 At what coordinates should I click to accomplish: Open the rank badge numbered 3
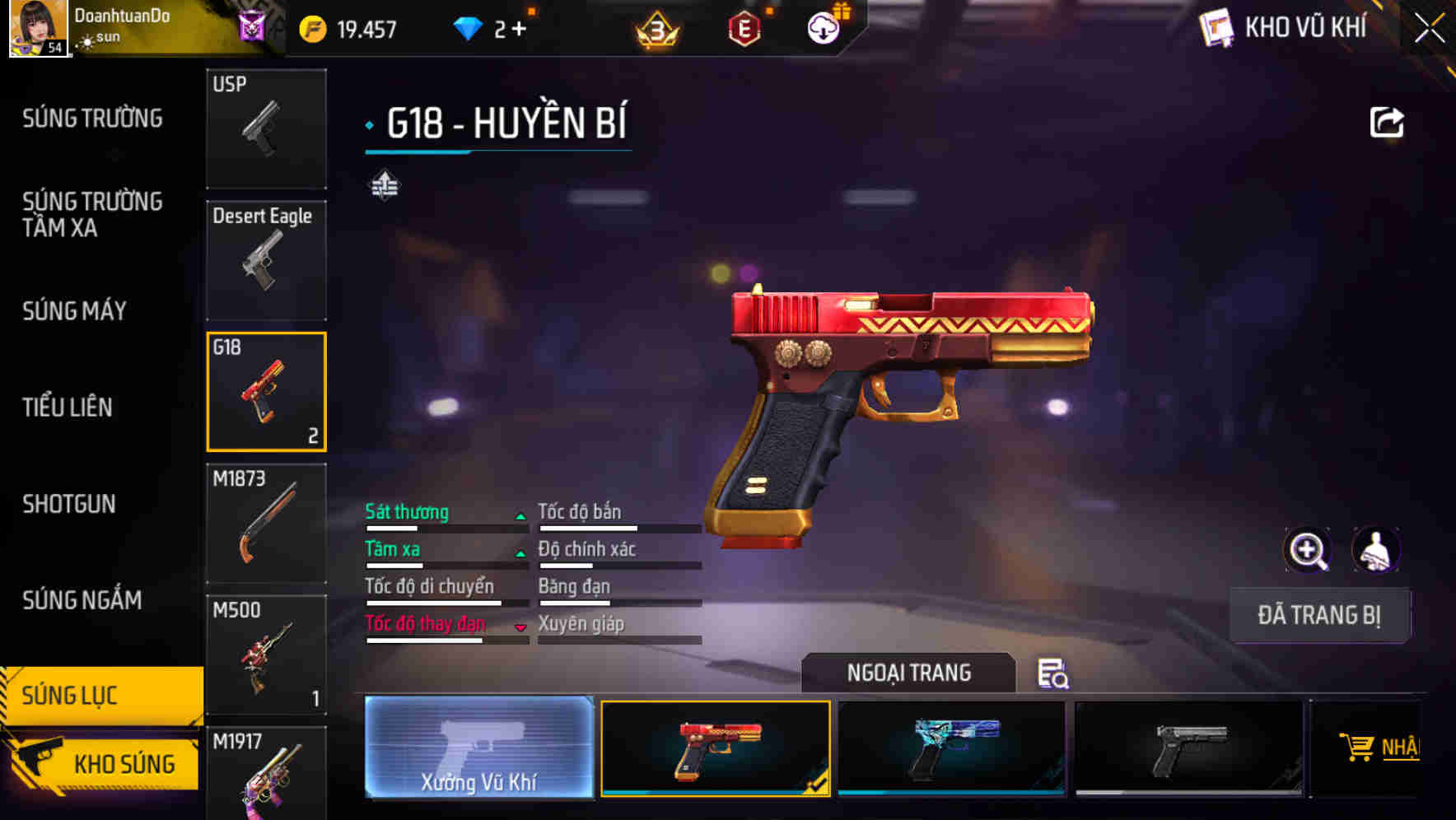(x=653, y=27)
